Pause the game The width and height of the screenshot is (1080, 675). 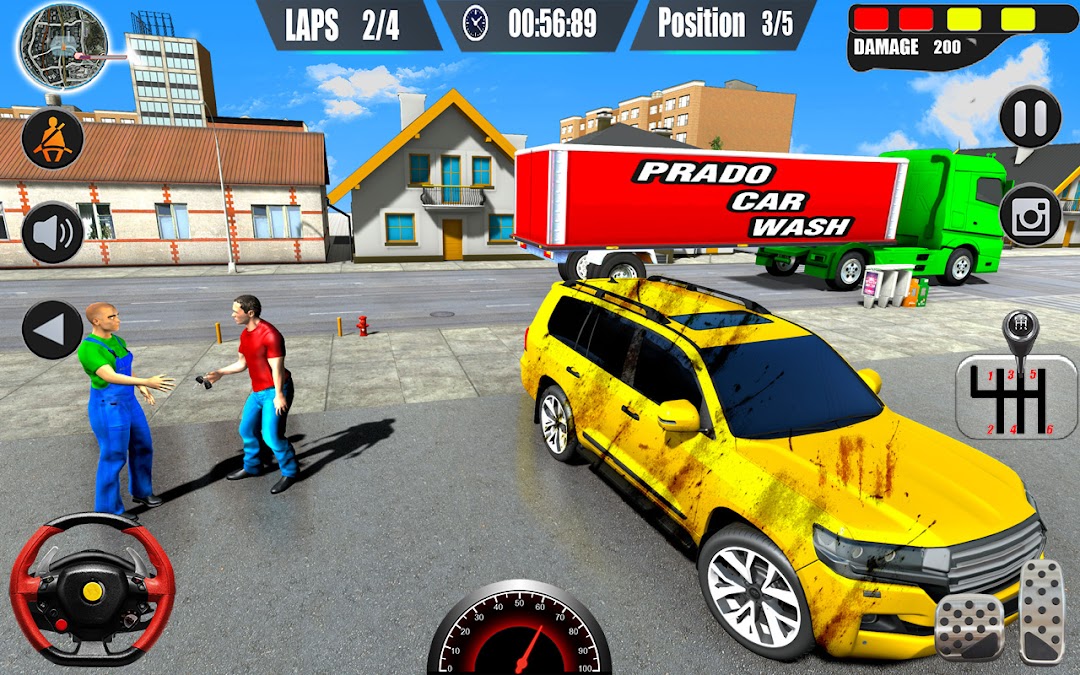click(x=1030, y=118)
